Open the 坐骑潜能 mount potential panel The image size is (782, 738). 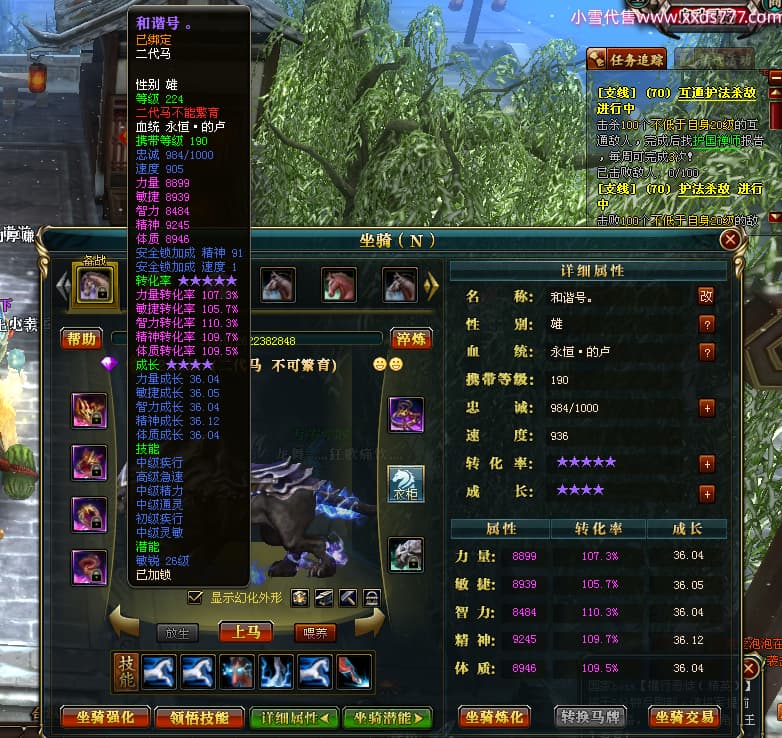(386, 717)
